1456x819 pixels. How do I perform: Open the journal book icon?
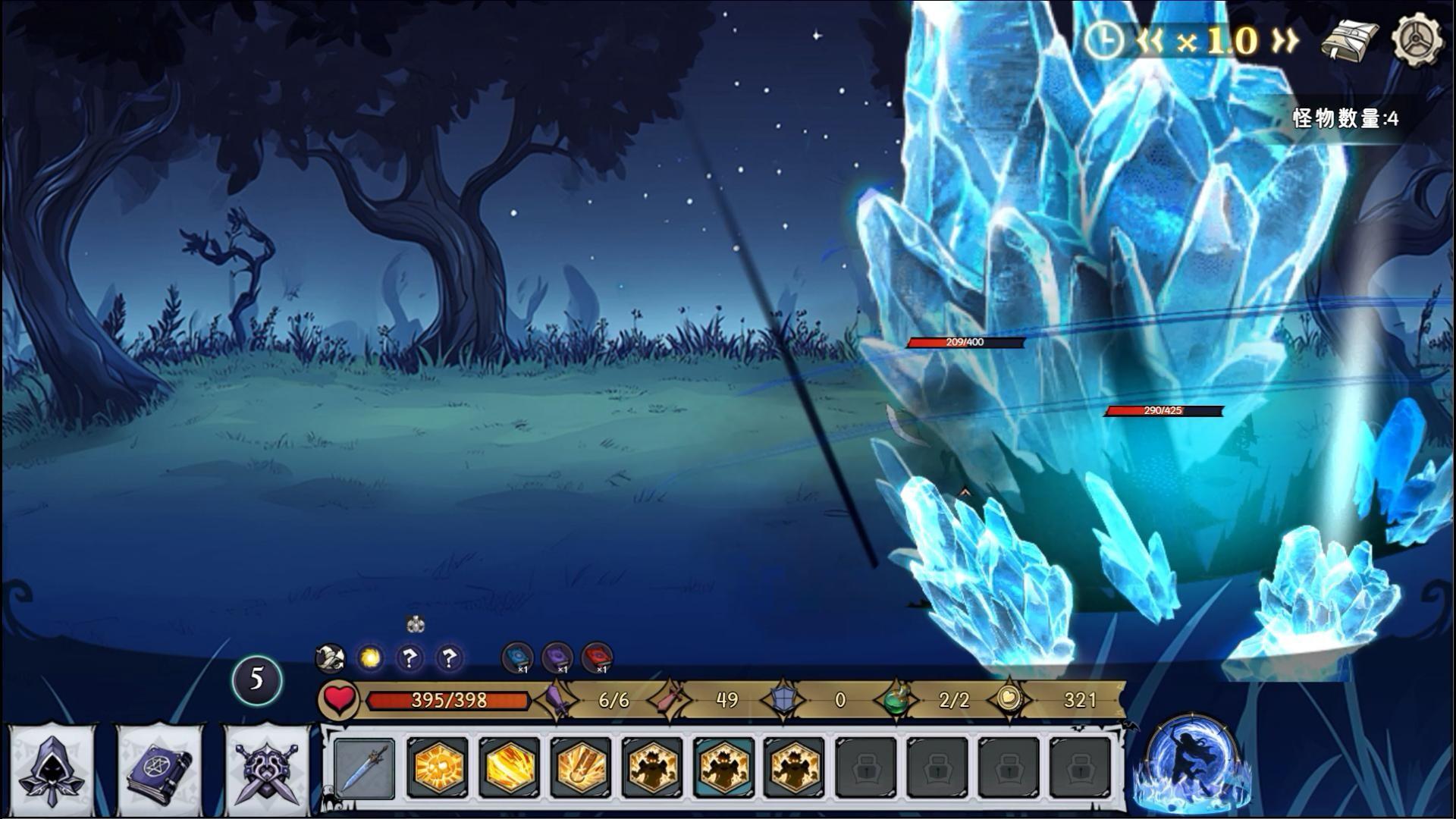1349,41
